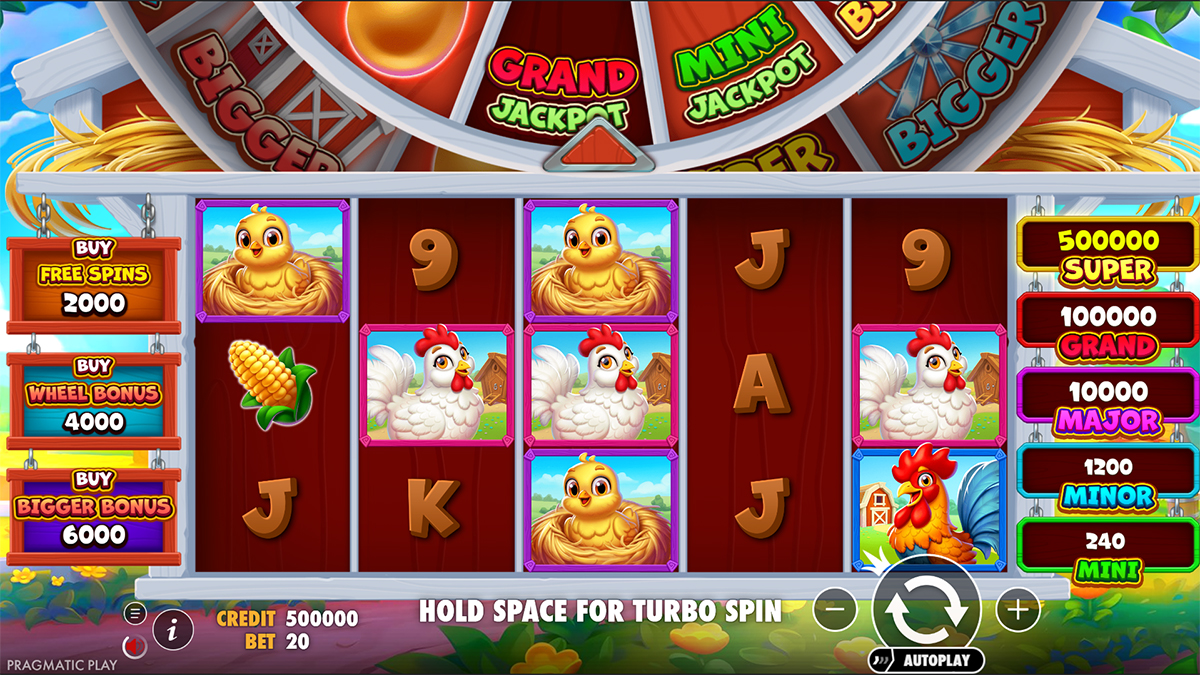This screenshot has width=1200, height=675.
Task: Decrease the bet with the minus button
Action: coord(834,608)
